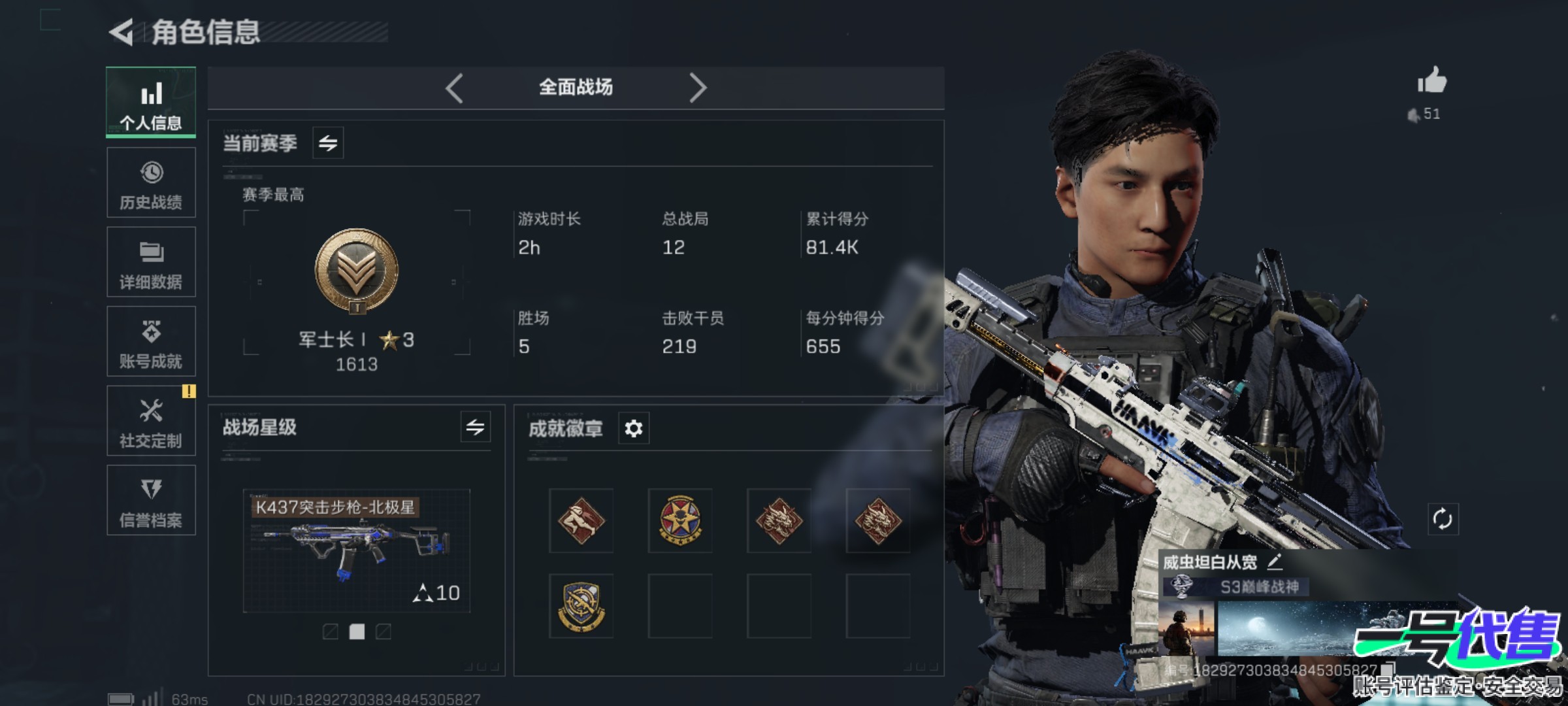Click the rotate character refresh button
Screen dimensions: 1568x706
[x=1443, y=520]
